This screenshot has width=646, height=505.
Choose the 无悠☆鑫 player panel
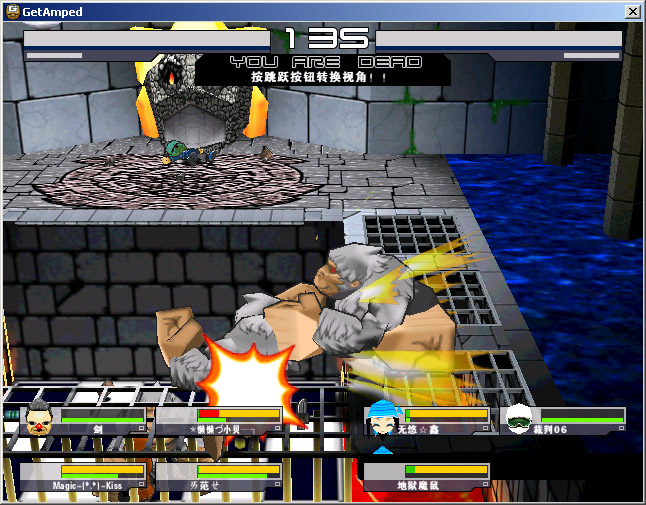pos(428,419)
